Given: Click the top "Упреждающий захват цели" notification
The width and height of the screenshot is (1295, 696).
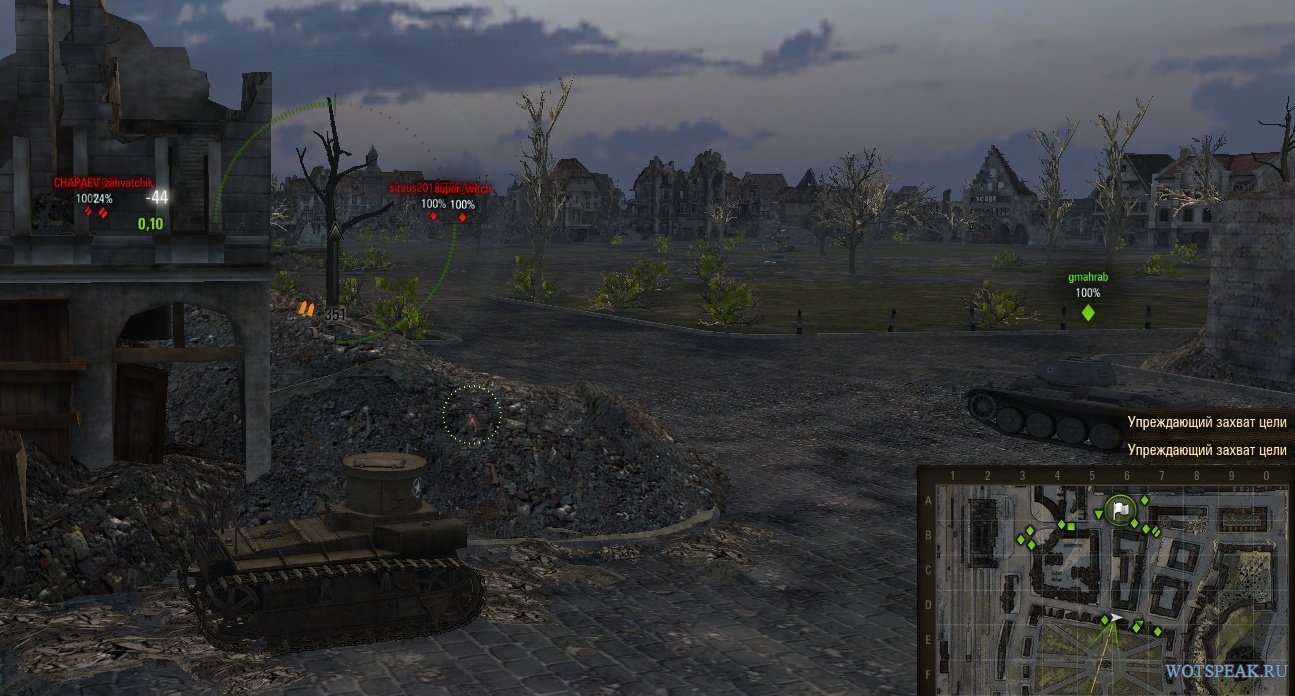Looking at the screenshot, I should pyautogui.click(x=1206, y=423).
